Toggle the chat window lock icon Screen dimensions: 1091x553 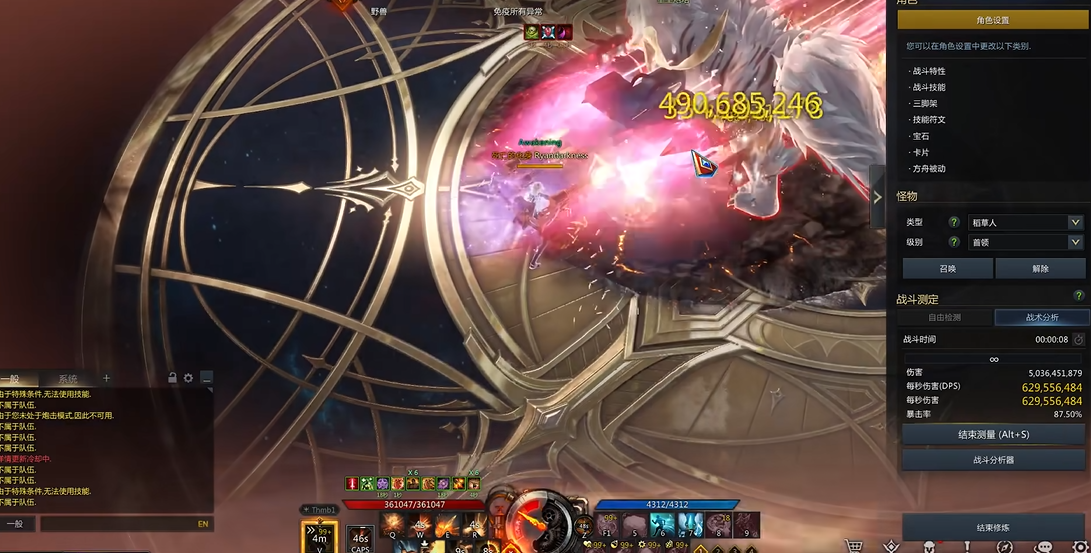(x=173, y=378)
